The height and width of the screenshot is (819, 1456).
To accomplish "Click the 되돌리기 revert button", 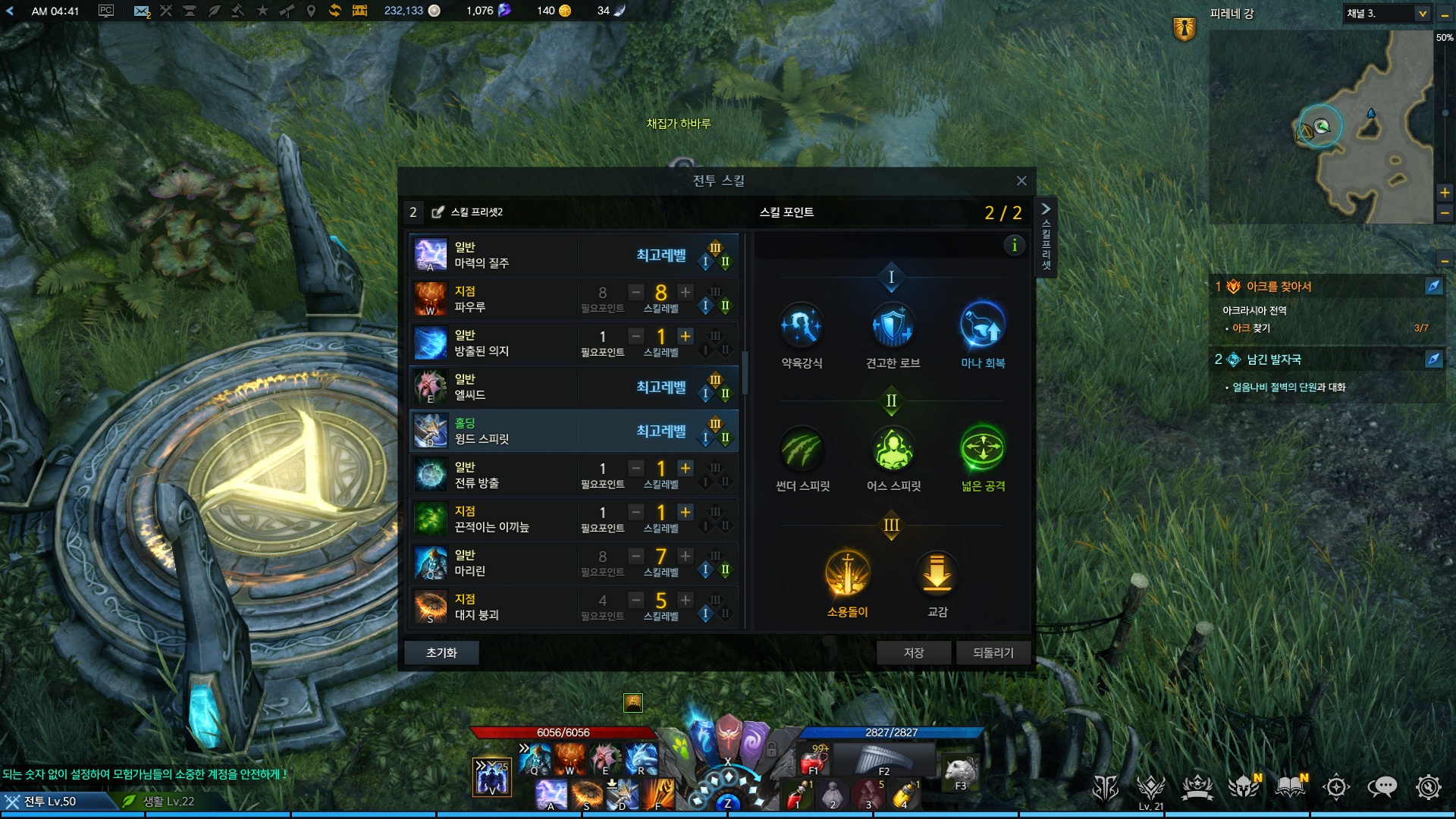I will 993,653.
